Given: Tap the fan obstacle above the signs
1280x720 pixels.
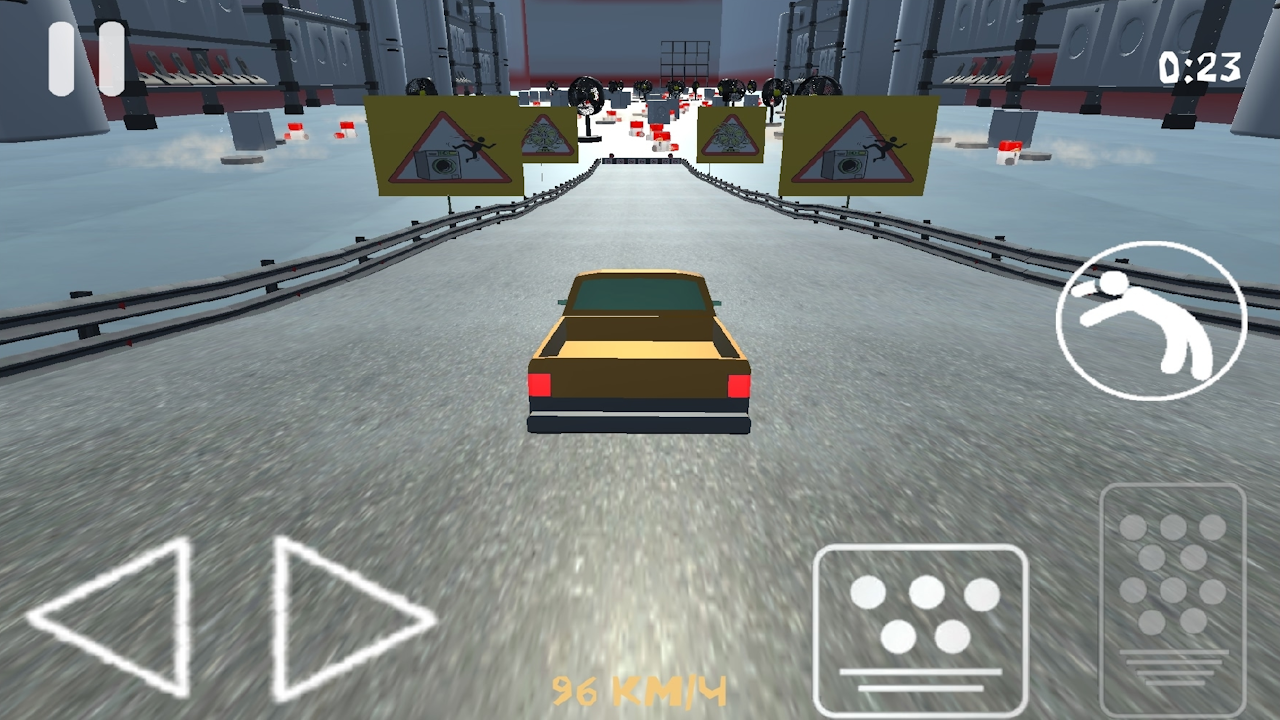Looking at the screenshot, I should point(585,92).
